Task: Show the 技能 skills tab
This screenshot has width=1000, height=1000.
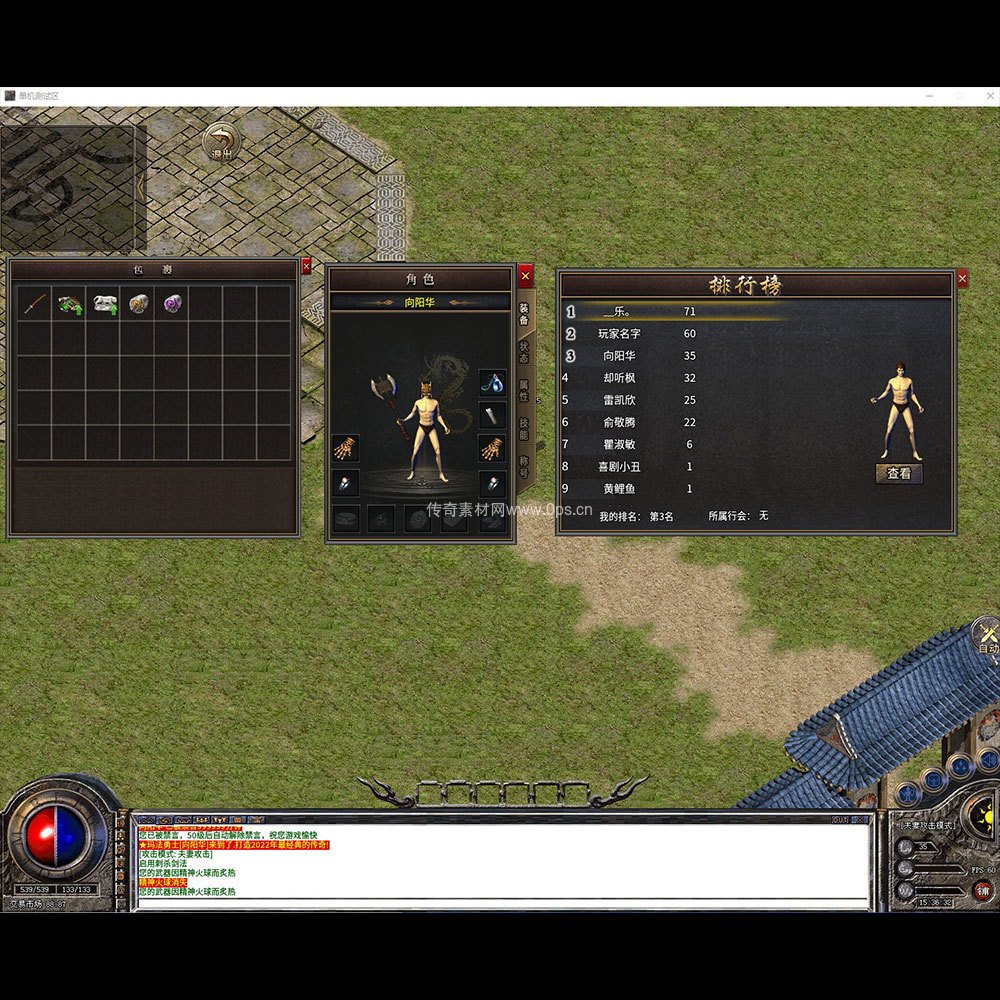Action: (x=524, y=429)
